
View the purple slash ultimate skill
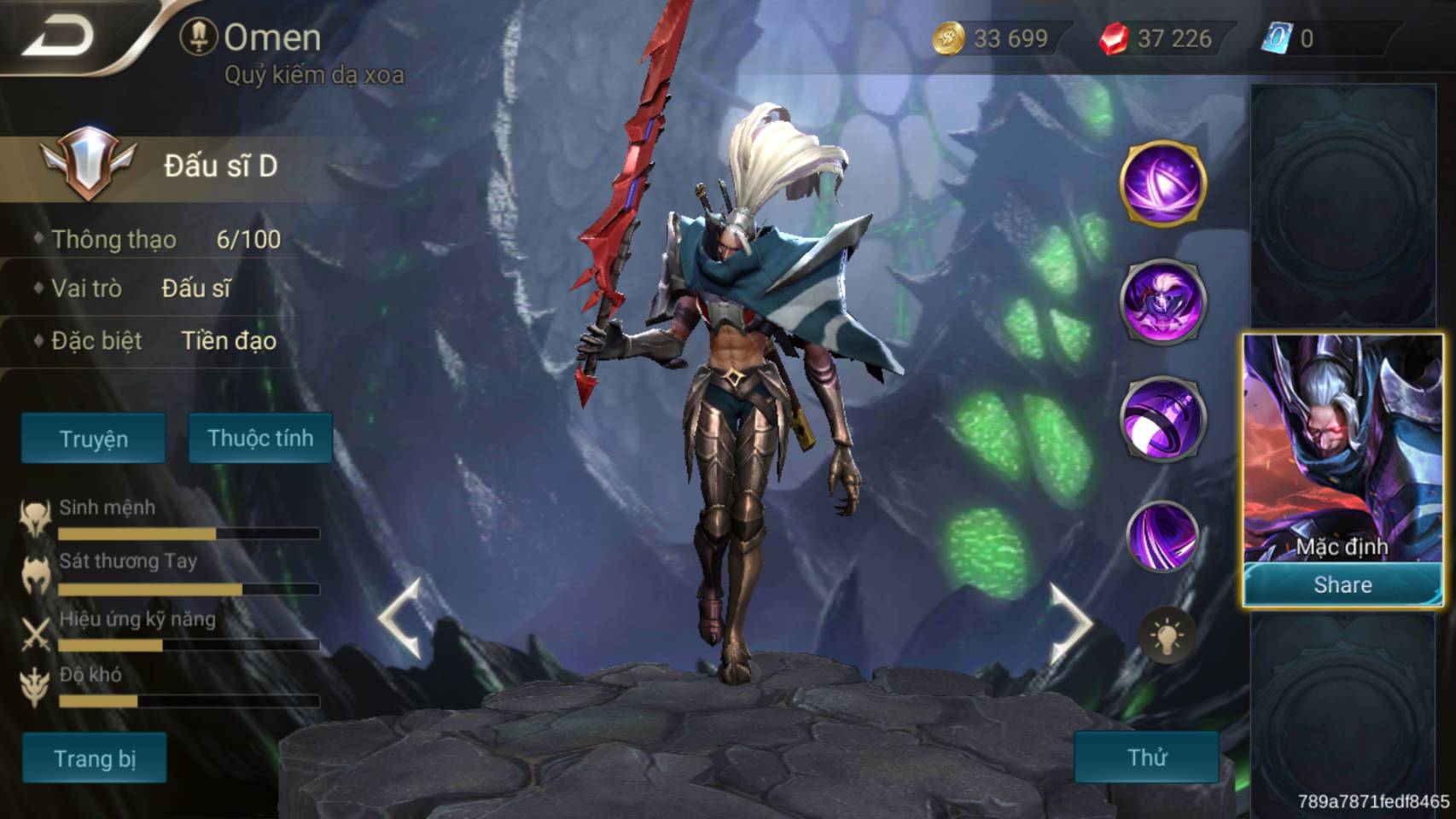(x=1162, y=536)
